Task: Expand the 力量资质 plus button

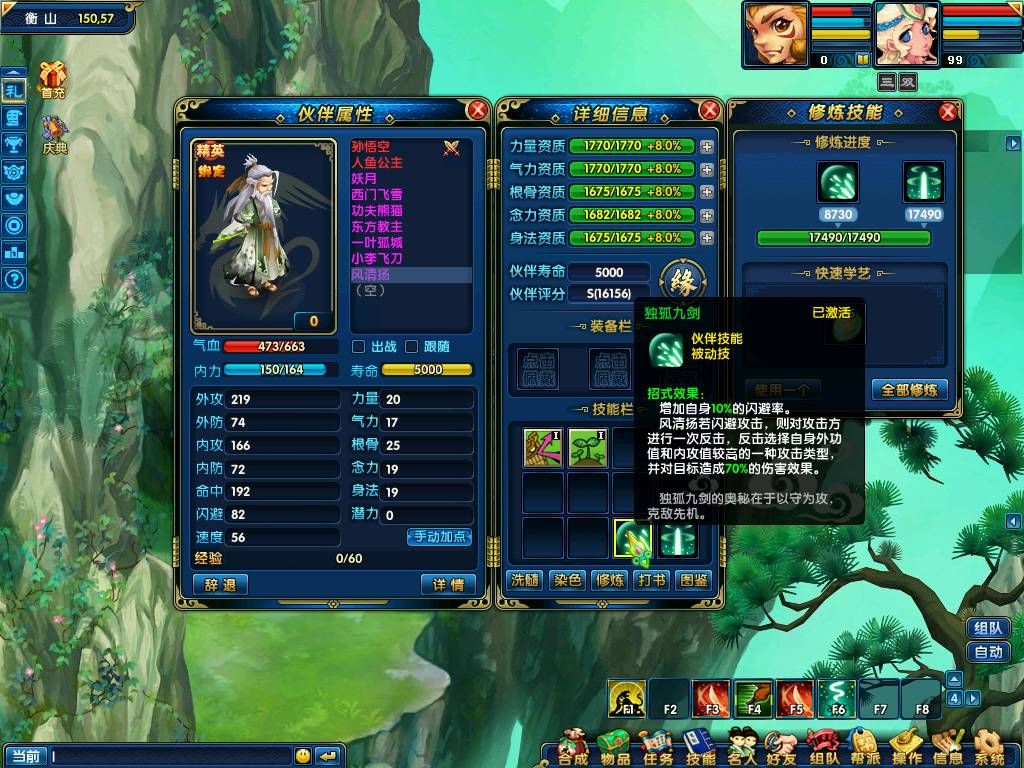Action: tap(707, 146)
